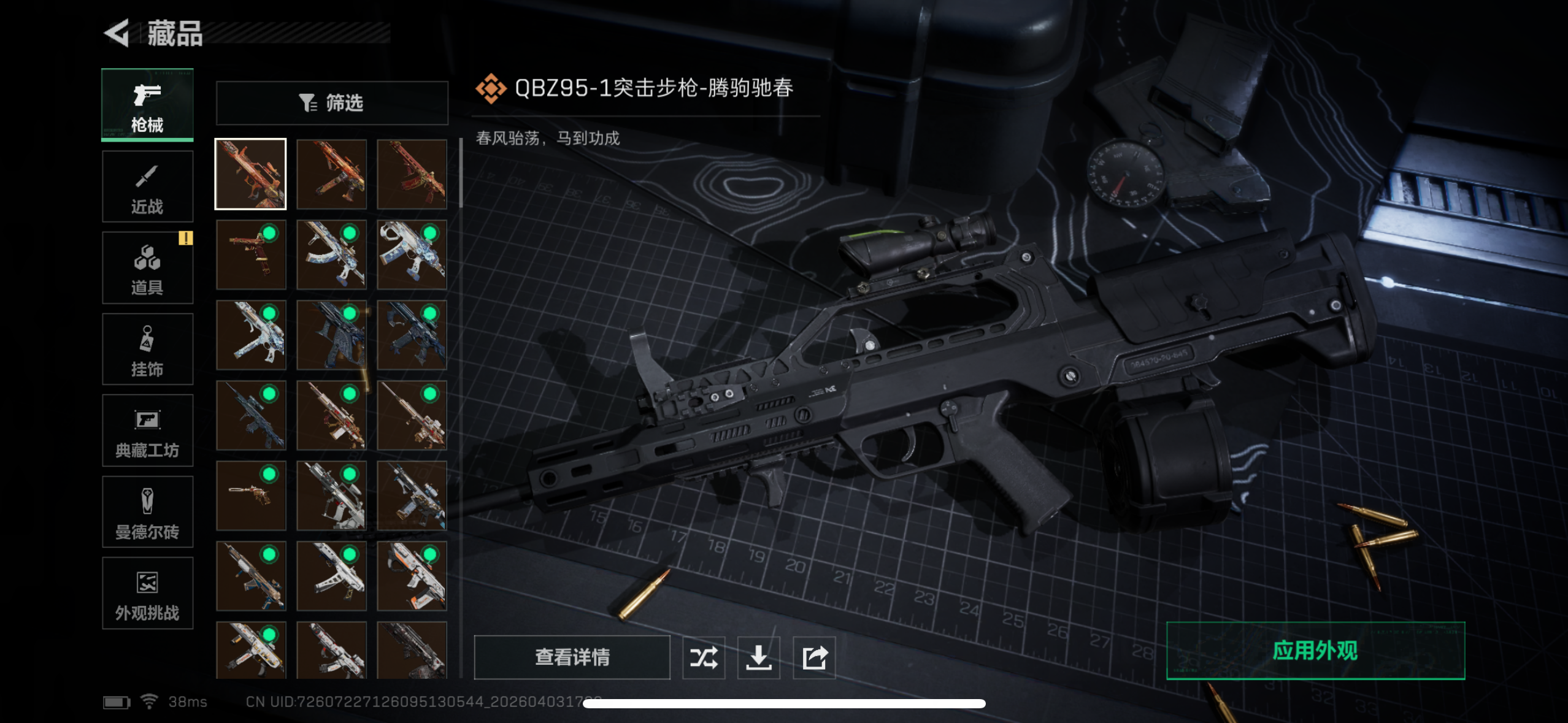Toggle the green dot on orange SMG thumbnail
1568x723 pixels.
[429, 555]
